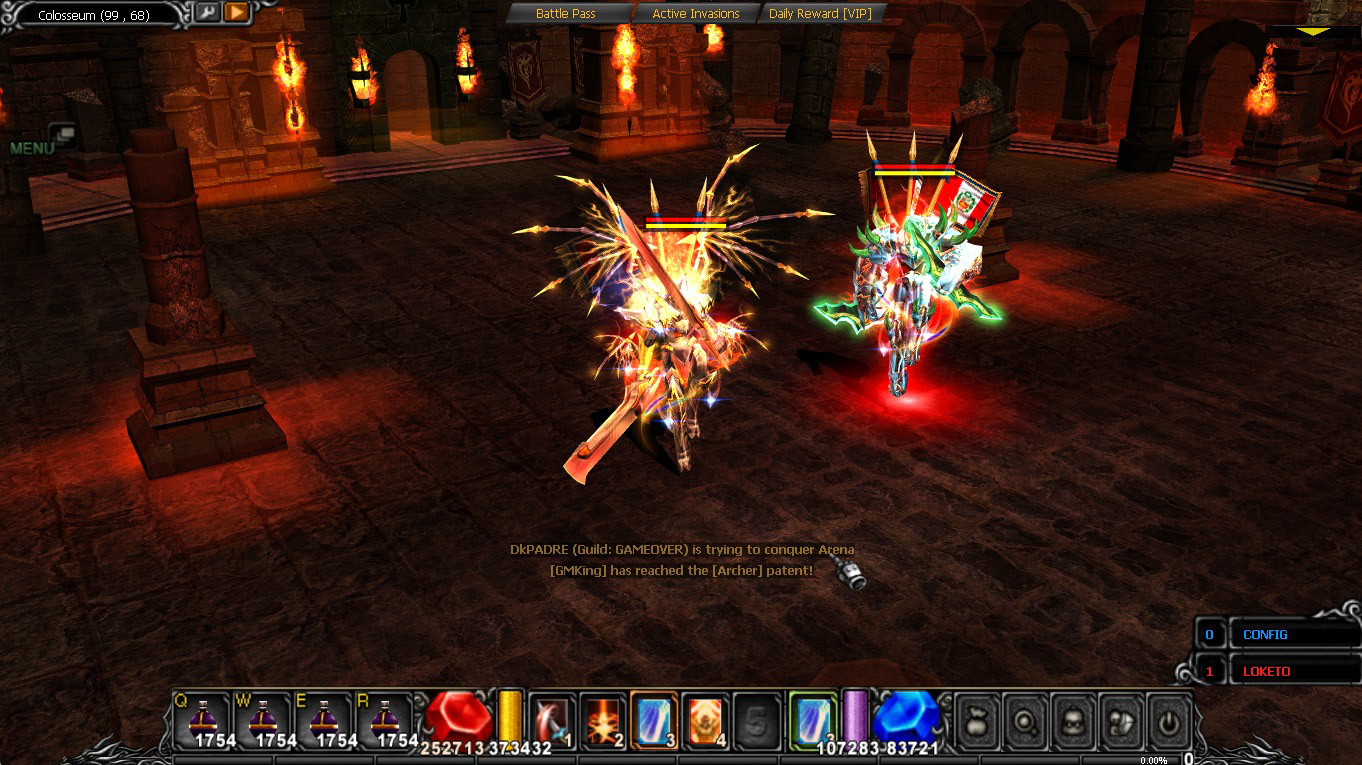Activate the fiery burst skill in slot 2

coord(603,719)
